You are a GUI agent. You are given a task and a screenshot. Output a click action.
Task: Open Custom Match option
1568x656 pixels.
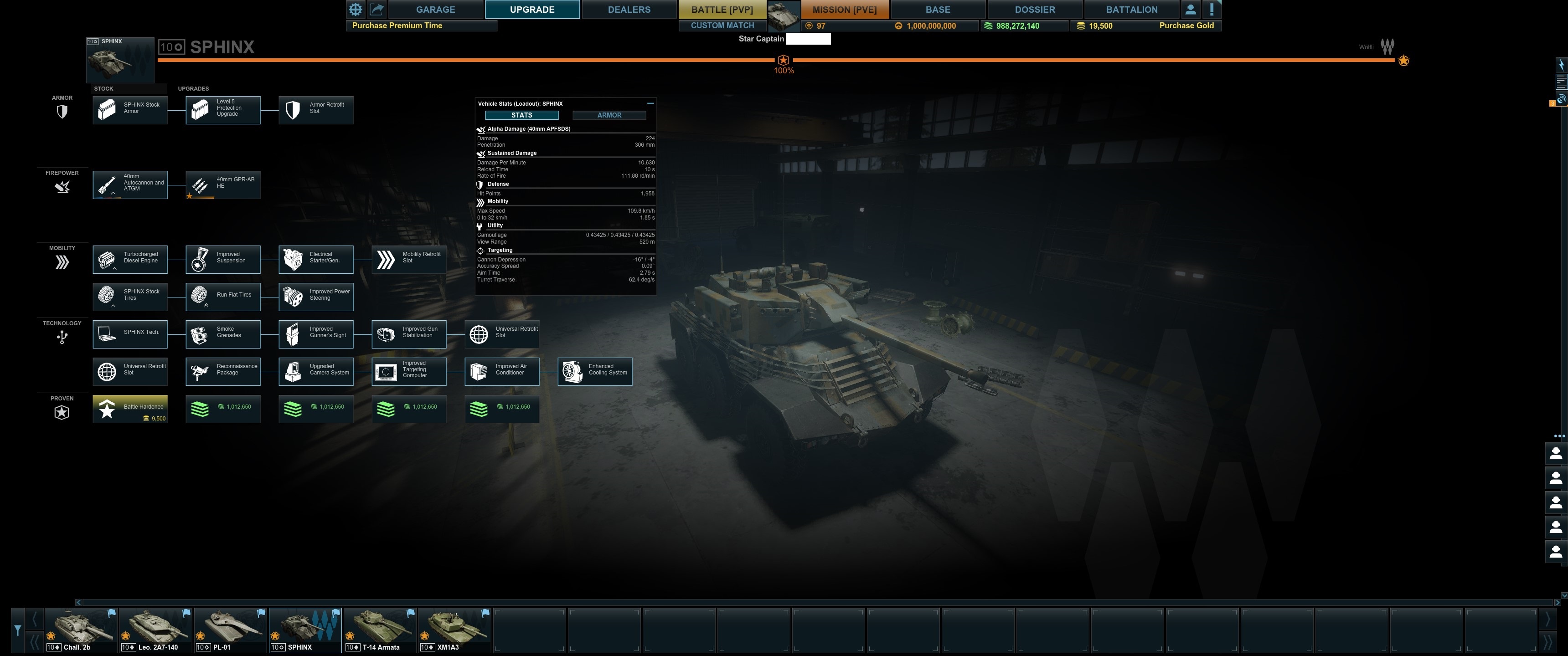722,26
